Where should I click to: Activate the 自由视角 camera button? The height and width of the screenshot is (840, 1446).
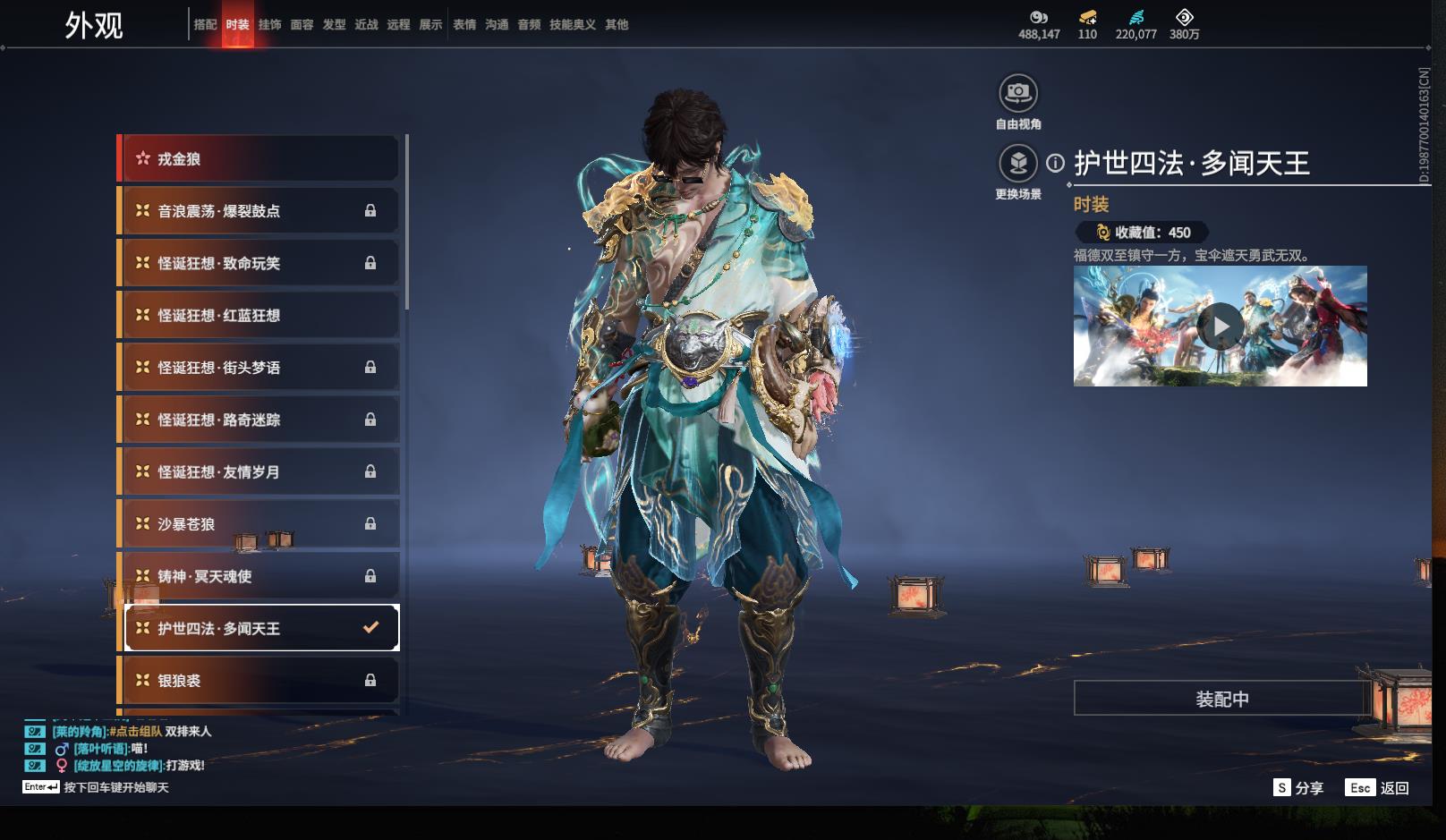click(x=1018, y=93)
